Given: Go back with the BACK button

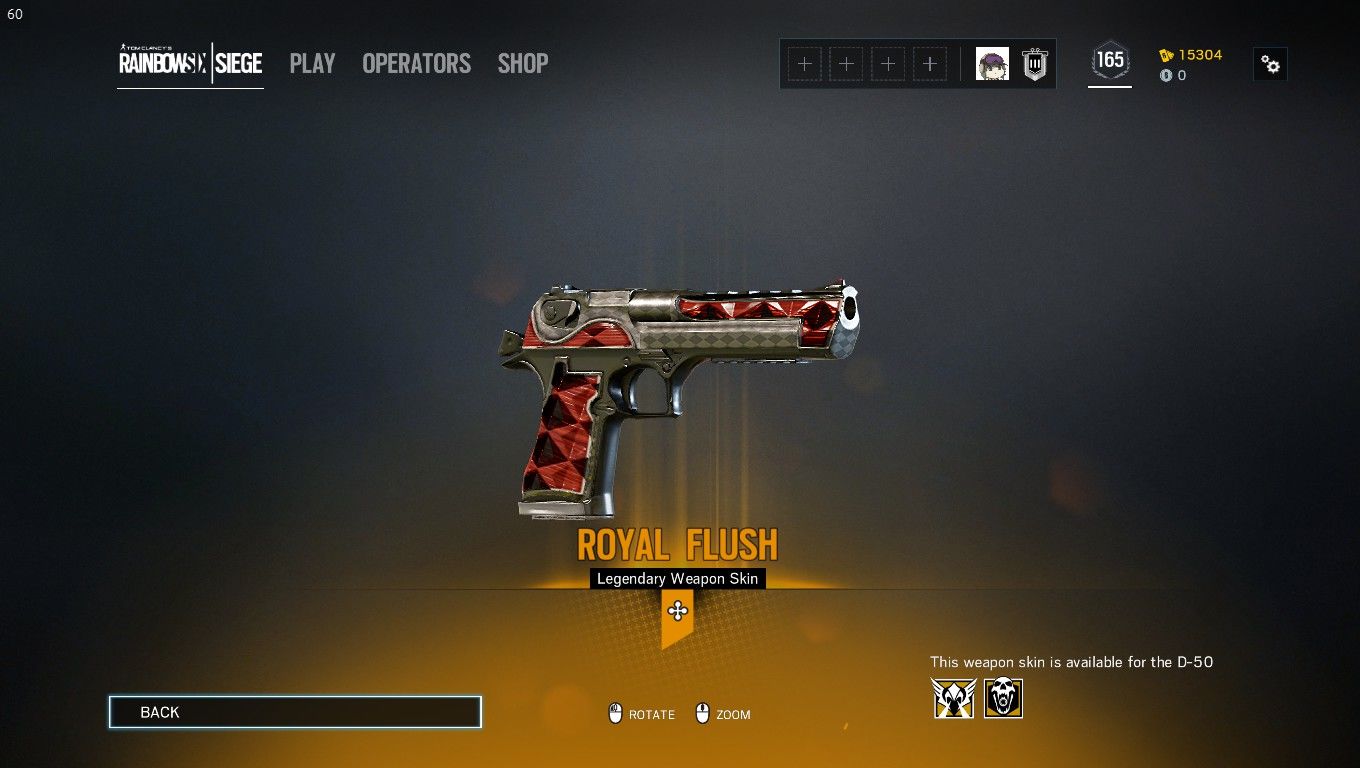Looking at the screenshot, I should 295,712.
